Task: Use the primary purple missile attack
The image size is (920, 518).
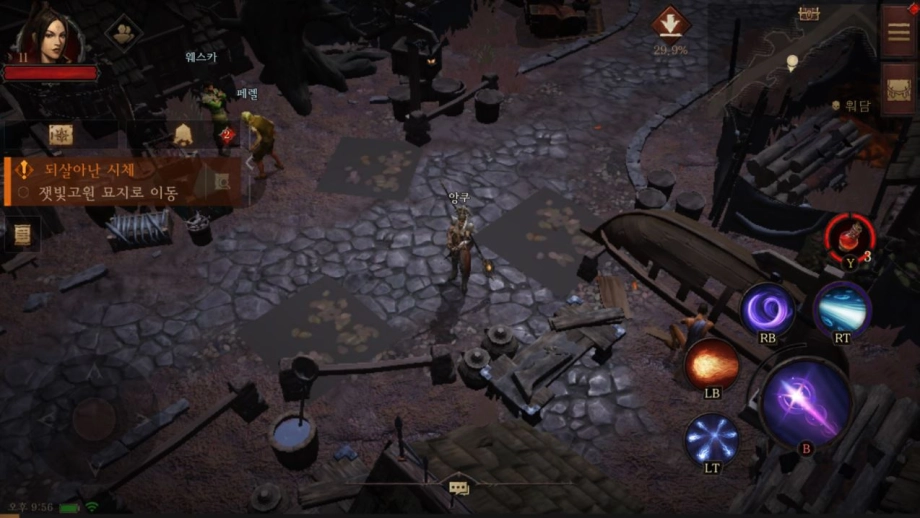Action: tap(805, 402)
